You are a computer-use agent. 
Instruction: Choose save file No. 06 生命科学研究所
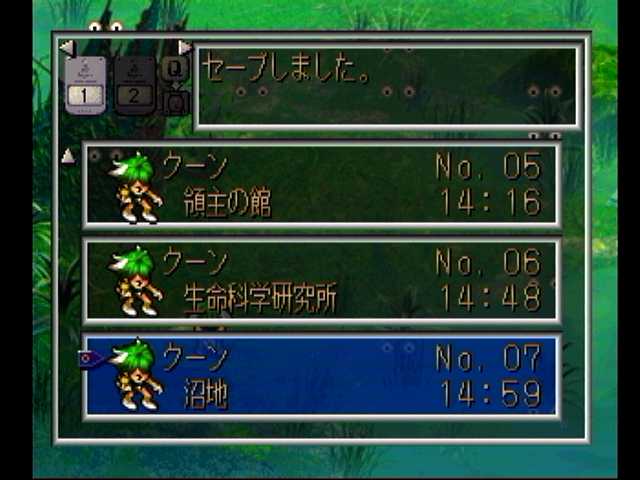point(321,281)
